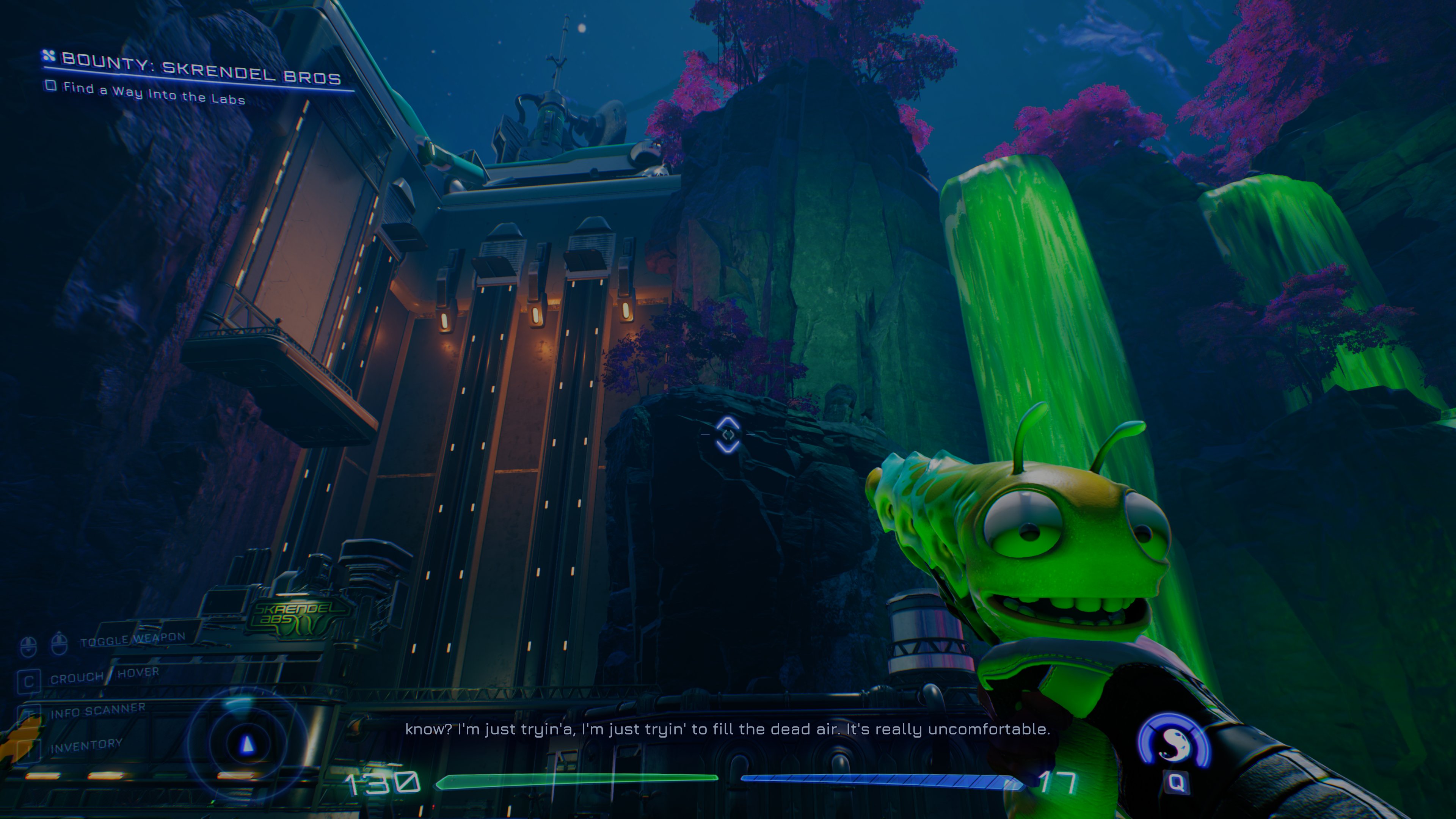The image size is (1456, 819).
Task: Activate the swirl ability icon above Q
Action: (x=1174, y=742)
